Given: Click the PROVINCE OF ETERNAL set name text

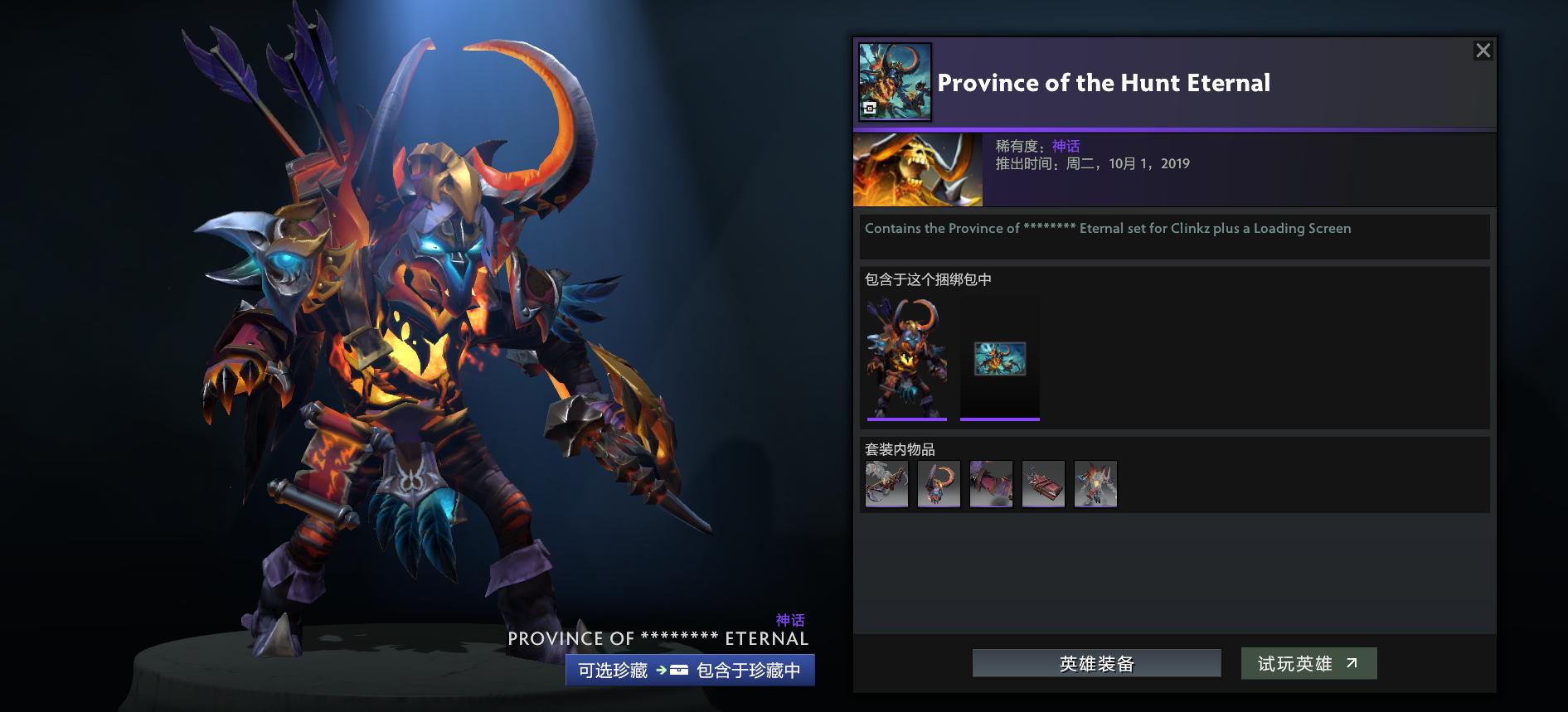Looking at the screenshot, I should [658, 638].
